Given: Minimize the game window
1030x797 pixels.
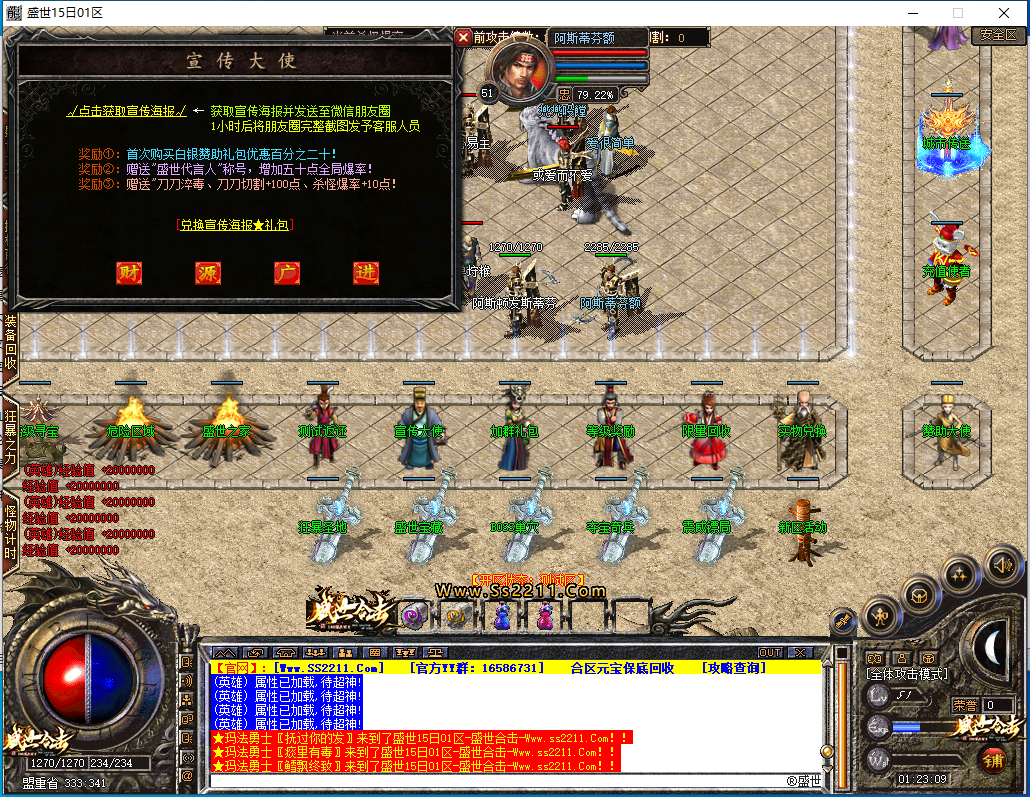Looking at the screenshot, I should [912, 12].
